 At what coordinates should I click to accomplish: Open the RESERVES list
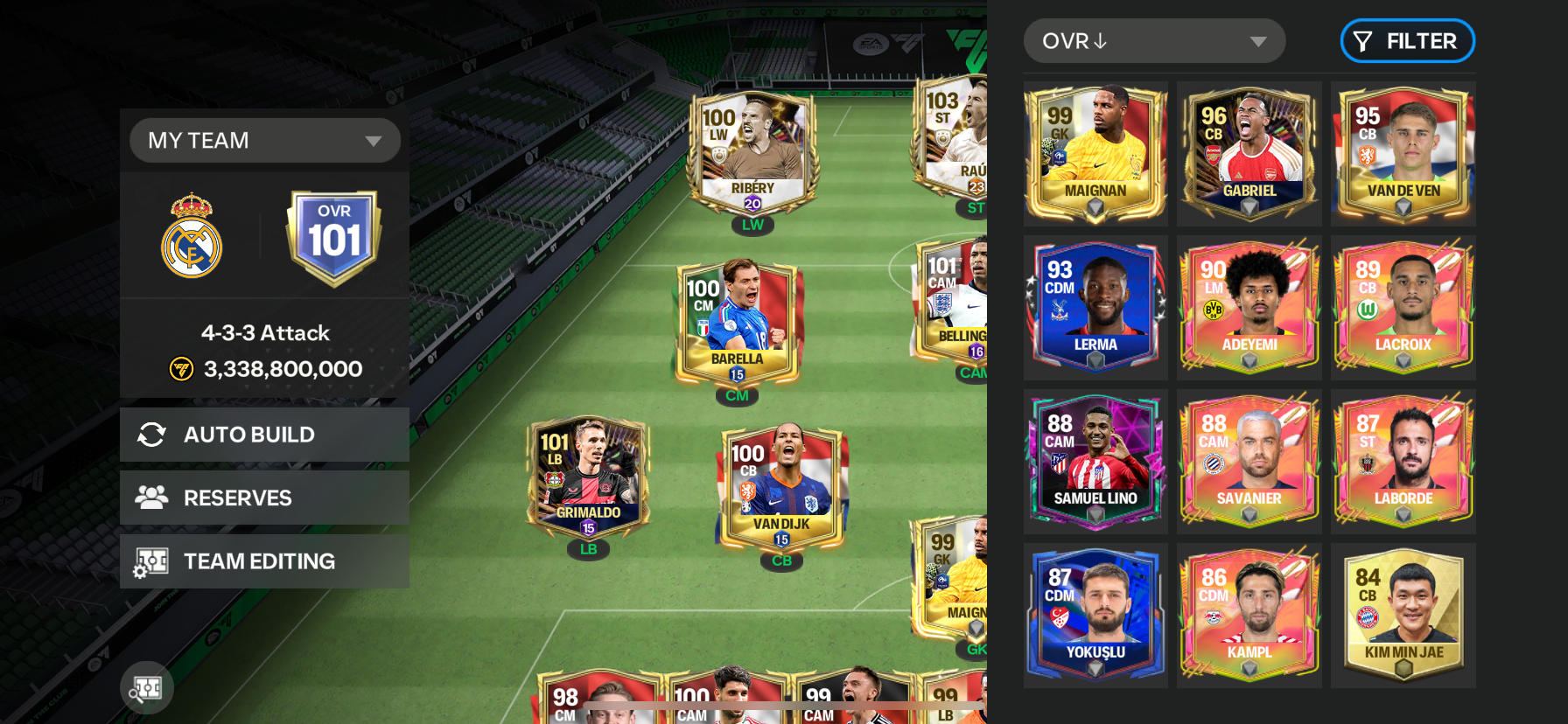tap(264, 498)
